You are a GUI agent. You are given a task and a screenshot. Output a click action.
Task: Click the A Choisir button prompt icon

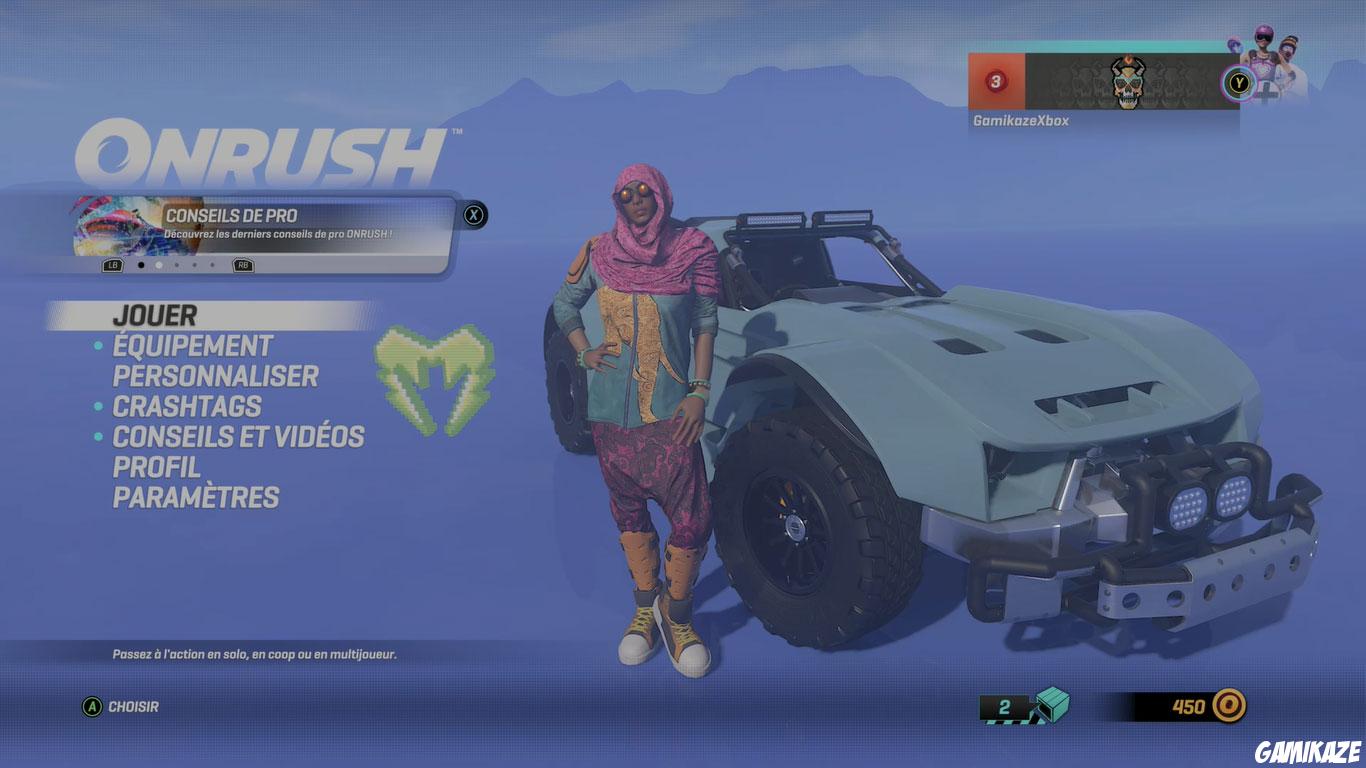[93, 706]
